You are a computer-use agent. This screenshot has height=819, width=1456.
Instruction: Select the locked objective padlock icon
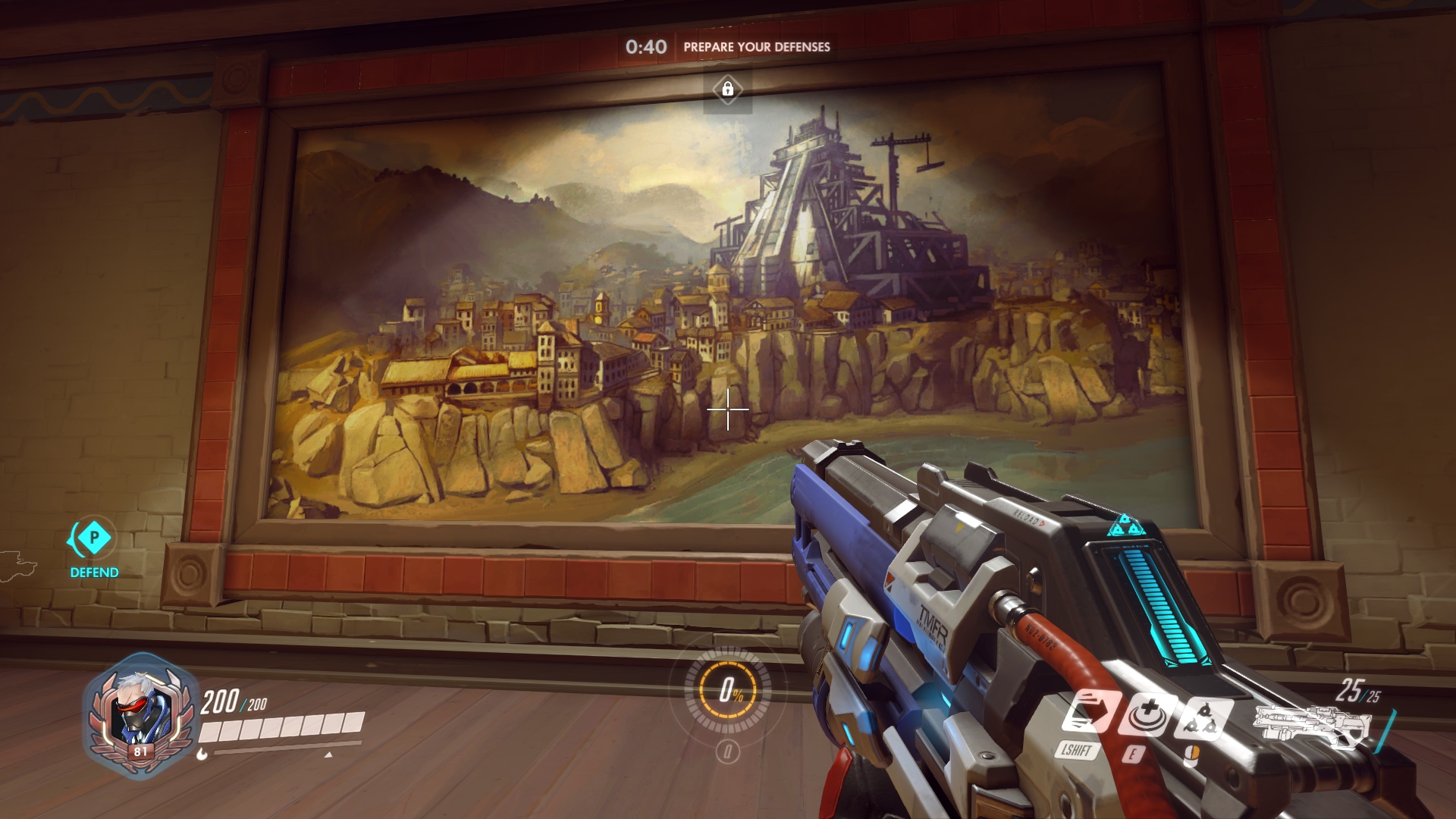727,89
